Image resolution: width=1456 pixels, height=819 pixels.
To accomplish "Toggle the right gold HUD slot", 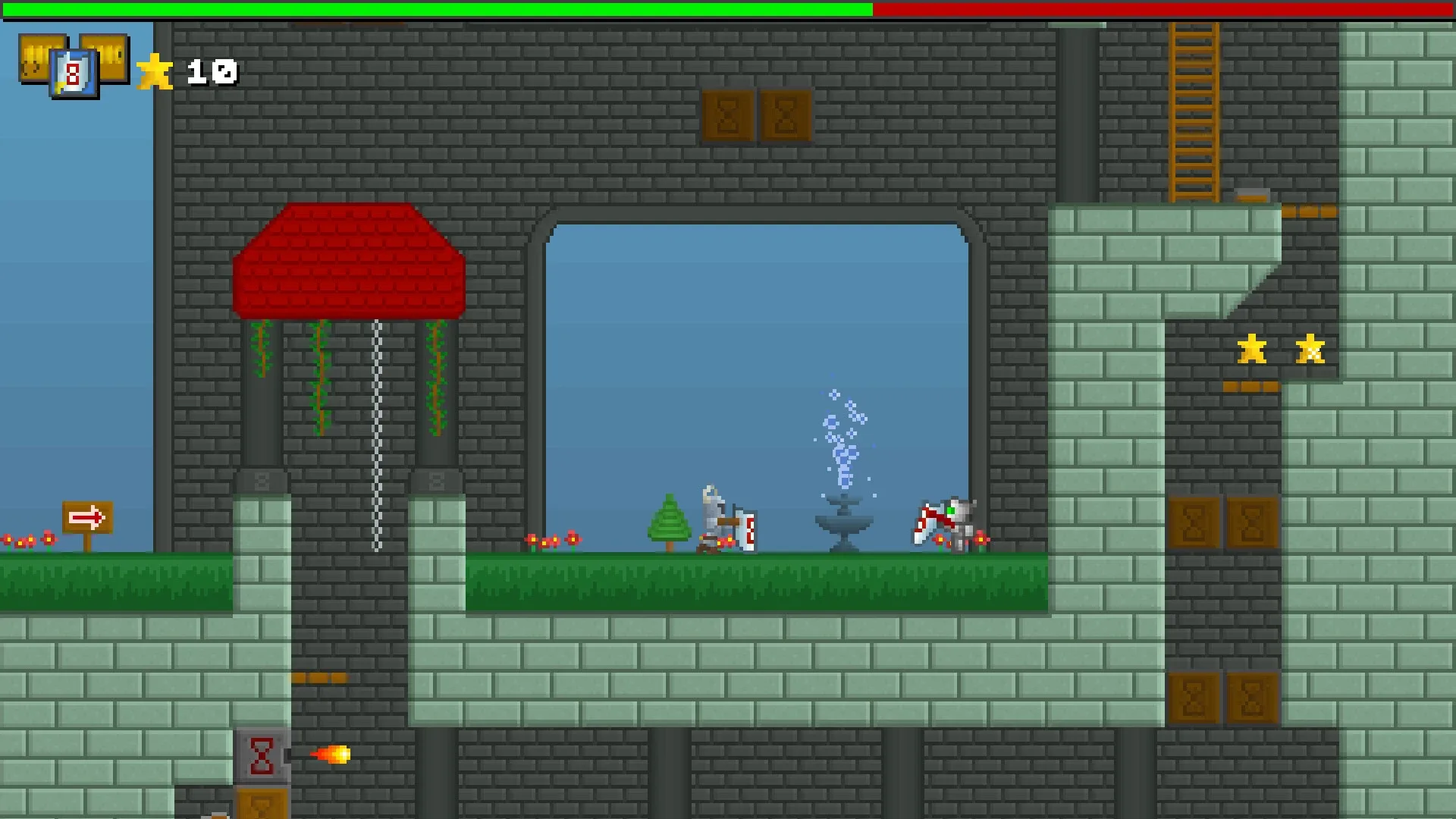I will (112, 57).
